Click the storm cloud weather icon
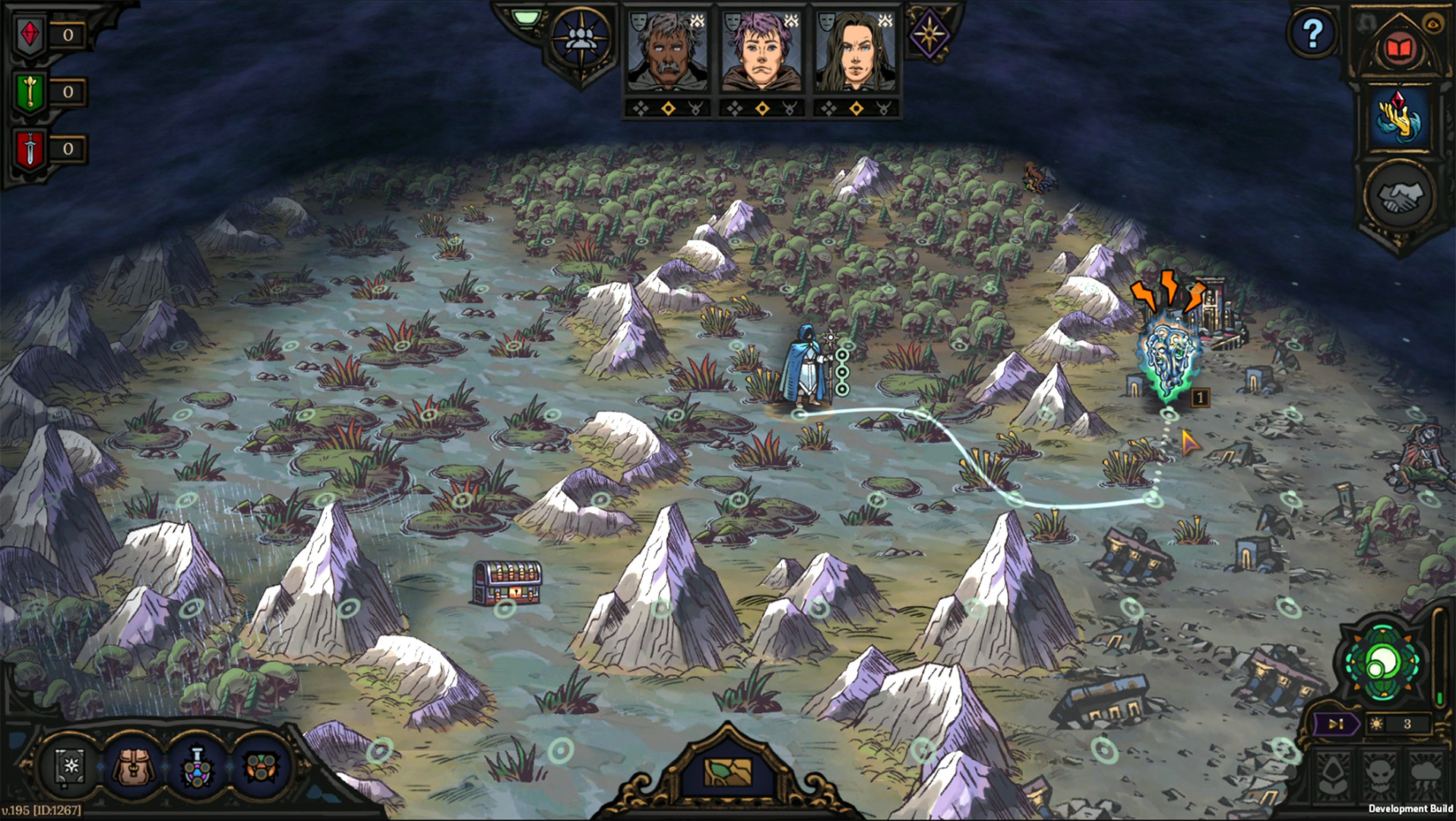This screenshot has height=821, width=1456. click(x=1426, y=777)
